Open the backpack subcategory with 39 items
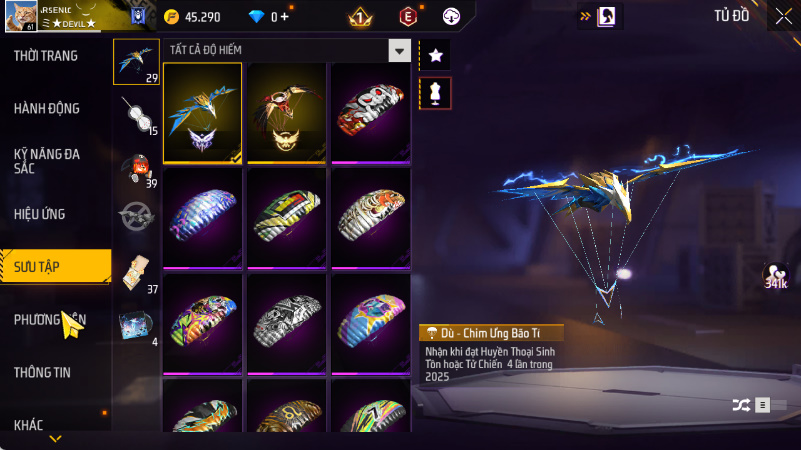The image size is (801, 450). (x=136, y=165)
